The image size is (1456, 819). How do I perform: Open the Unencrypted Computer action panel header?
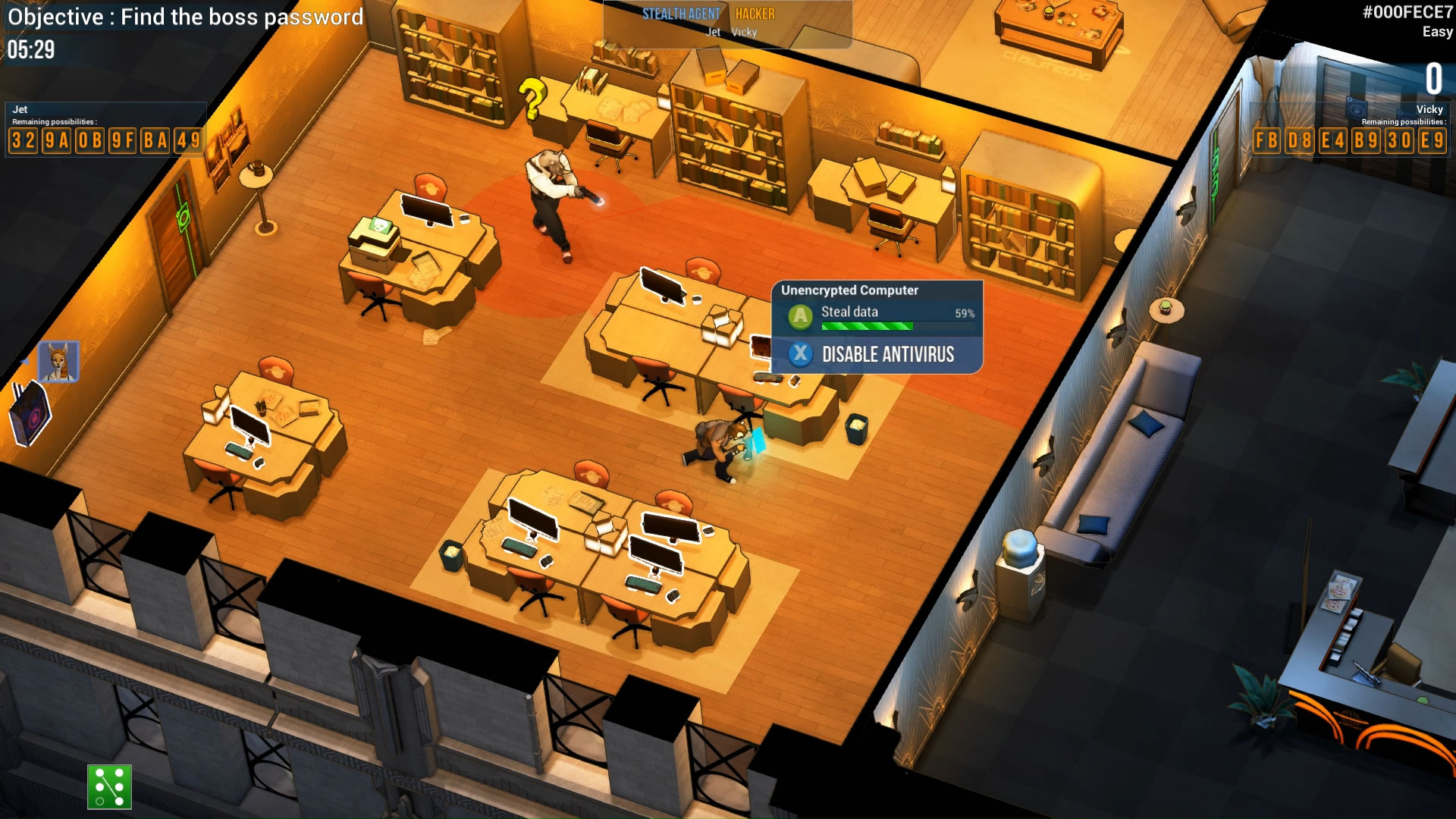click(849, 290)
